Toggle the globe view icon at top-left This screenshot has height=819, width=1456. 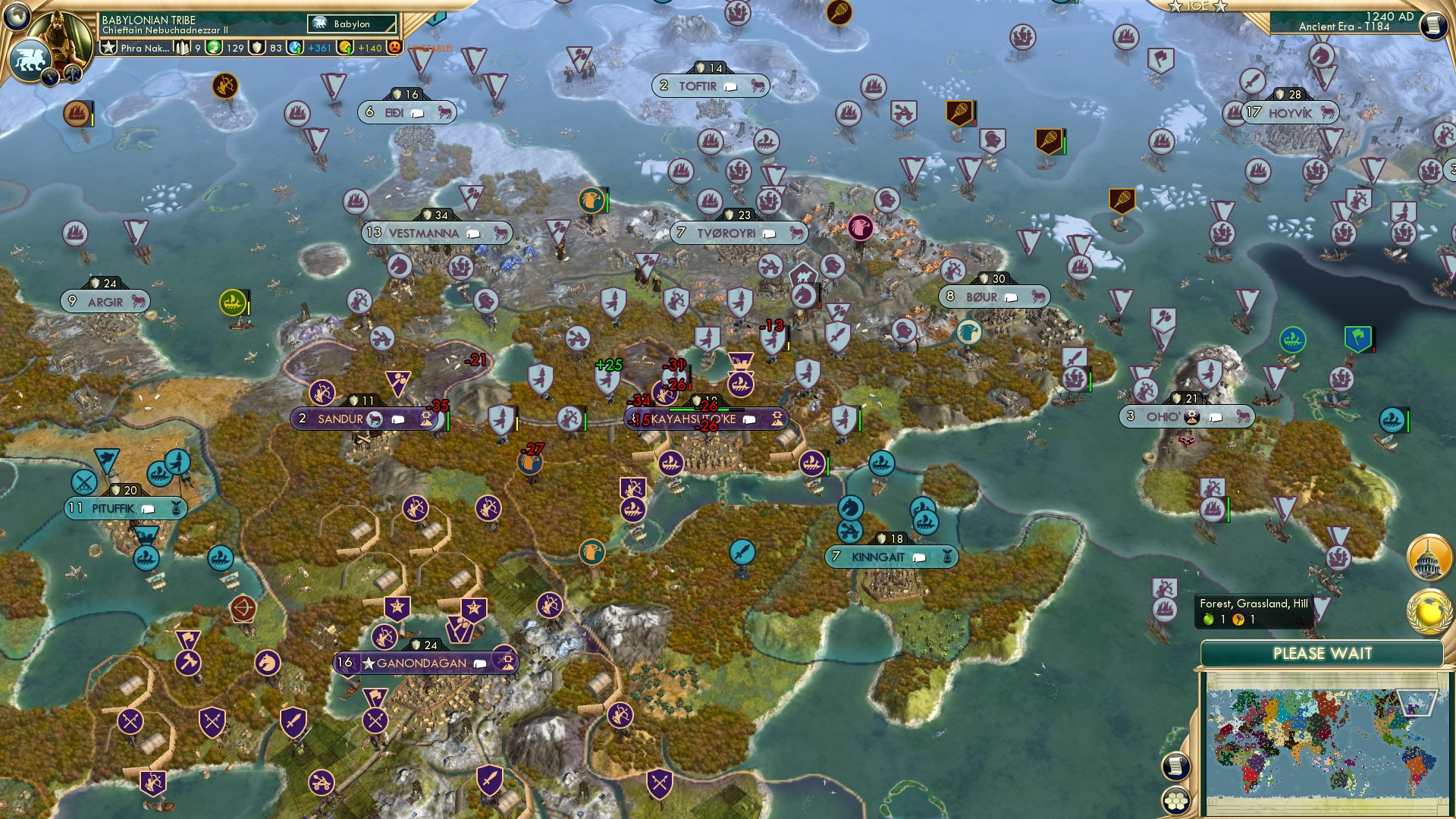[x=17, y=15]
